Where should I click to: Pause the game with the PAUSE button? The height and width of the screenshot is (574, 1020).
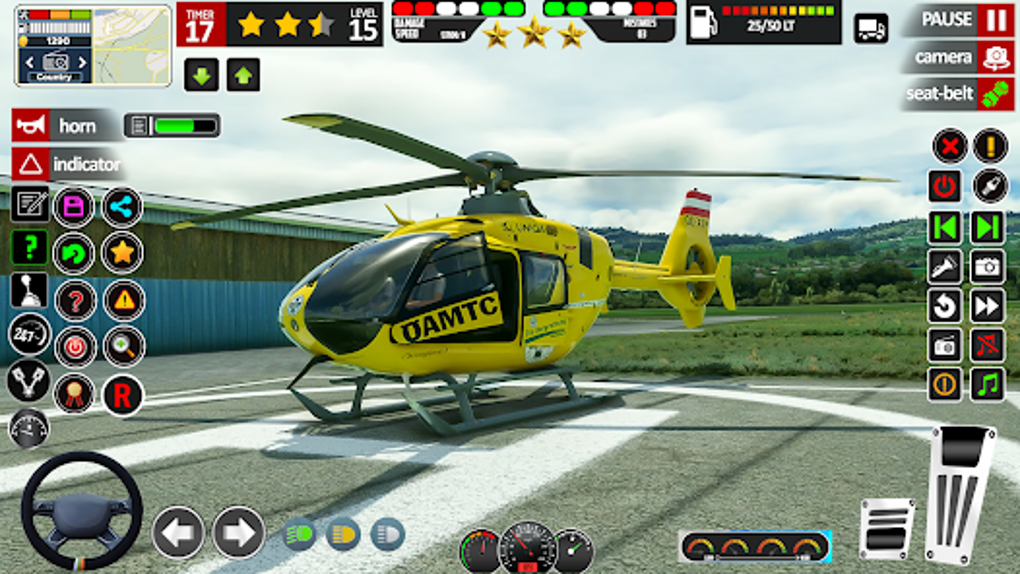pos(958,20)
